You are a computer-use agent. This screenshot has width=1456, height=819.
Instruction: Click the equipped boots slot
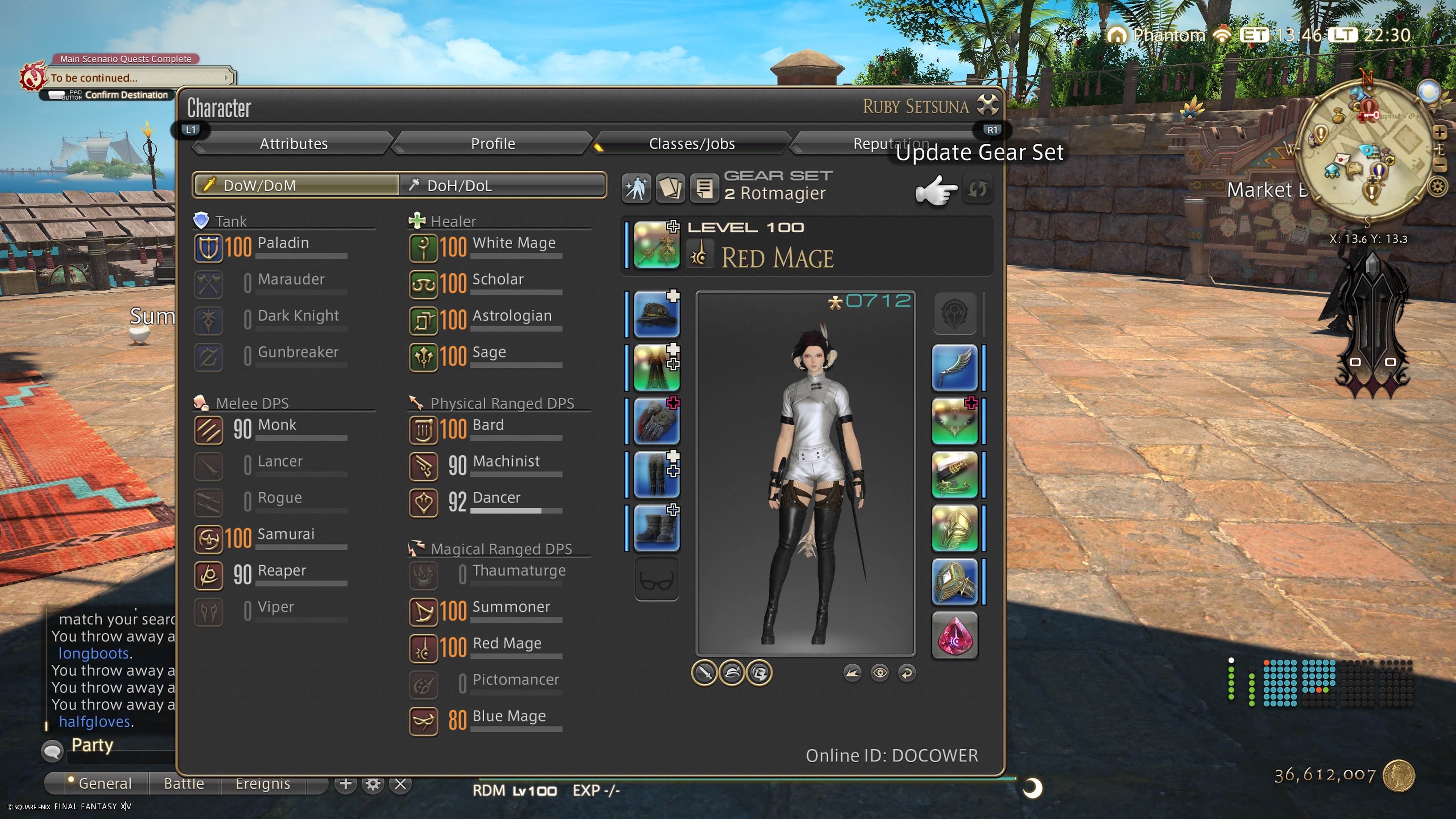point(656,529)
